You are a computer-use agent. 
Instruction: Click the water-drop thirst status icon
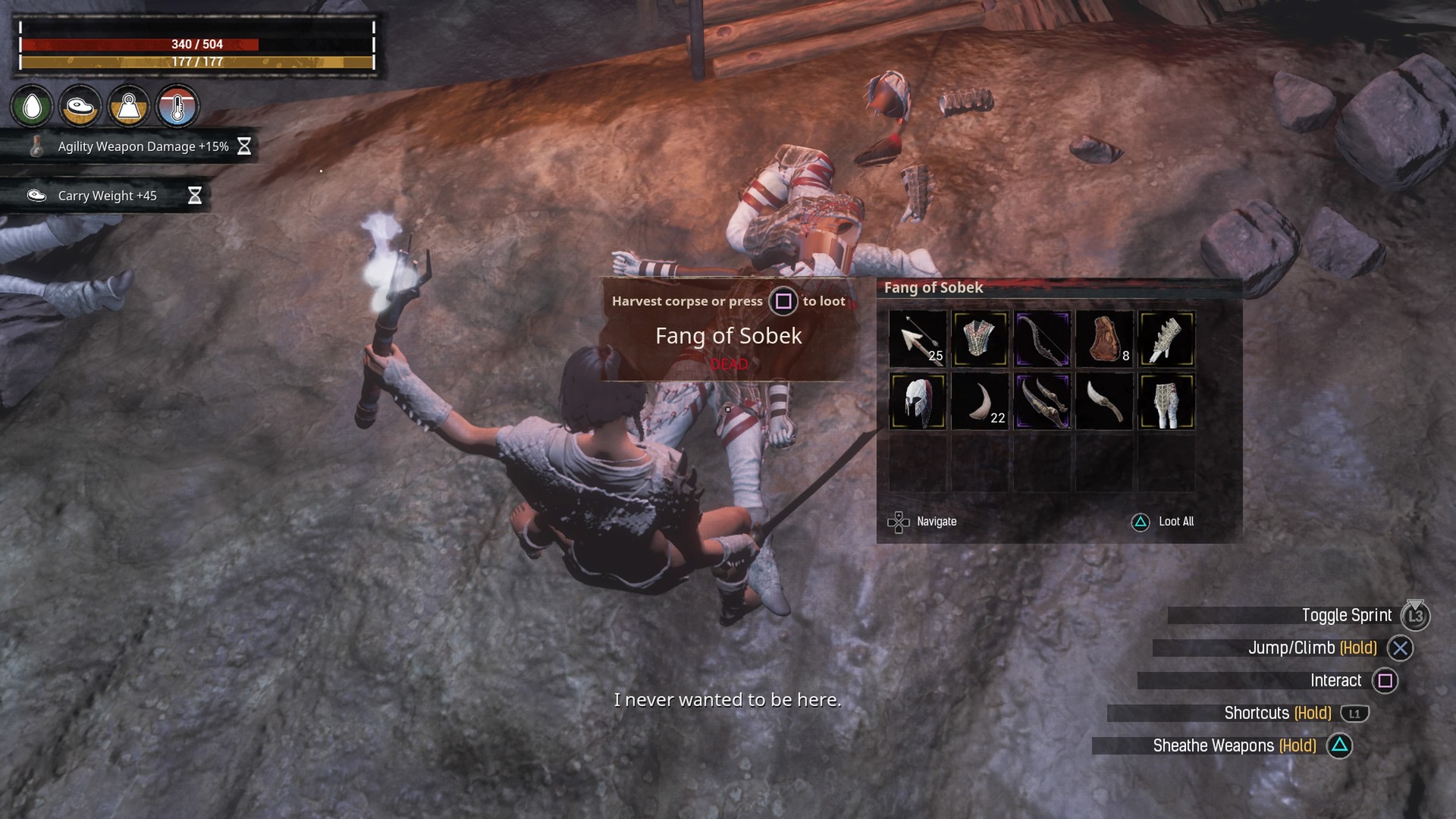click(32, 107)
